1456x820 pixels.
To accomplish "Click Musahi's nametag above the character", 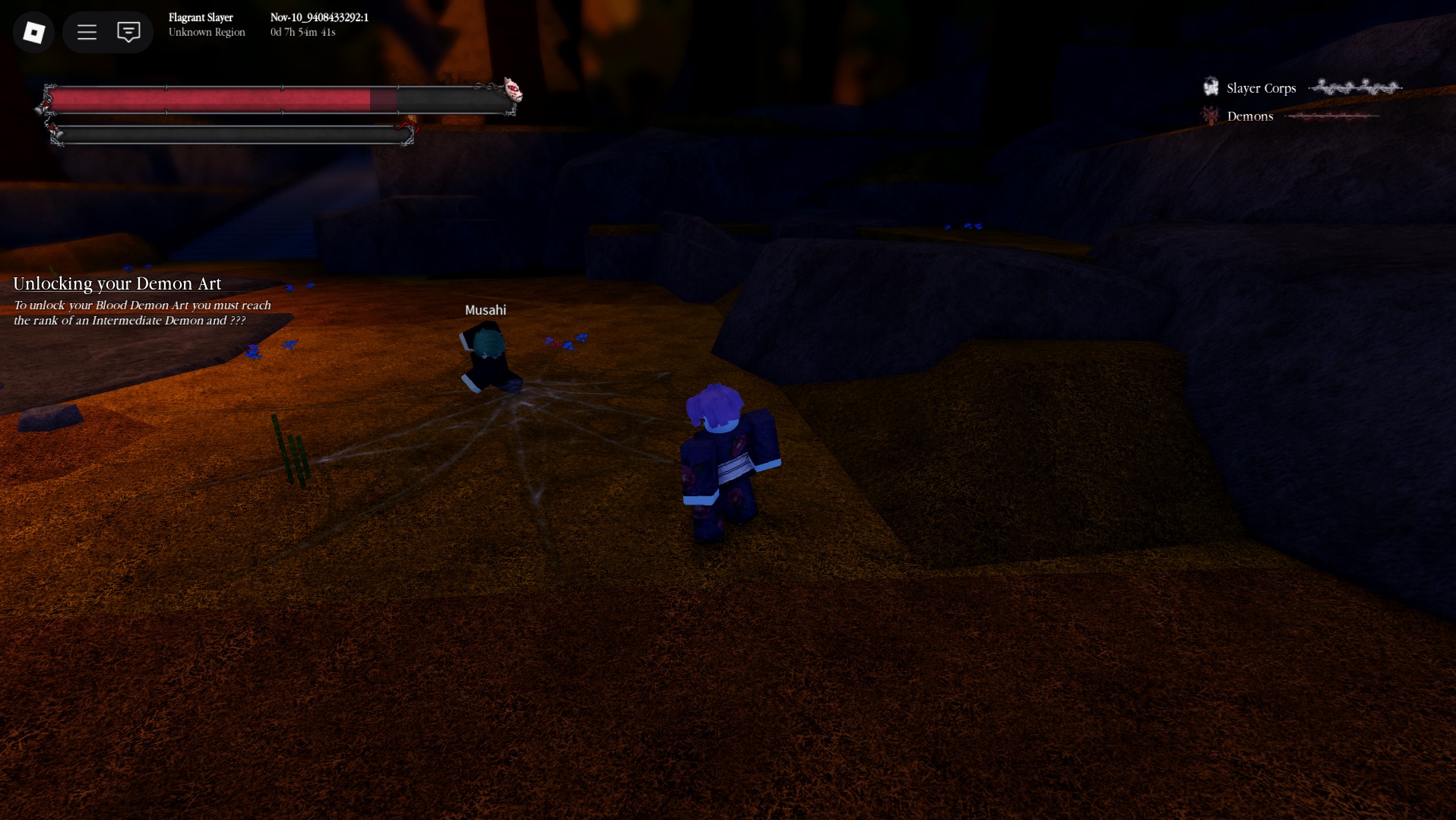I will point(486,309).
